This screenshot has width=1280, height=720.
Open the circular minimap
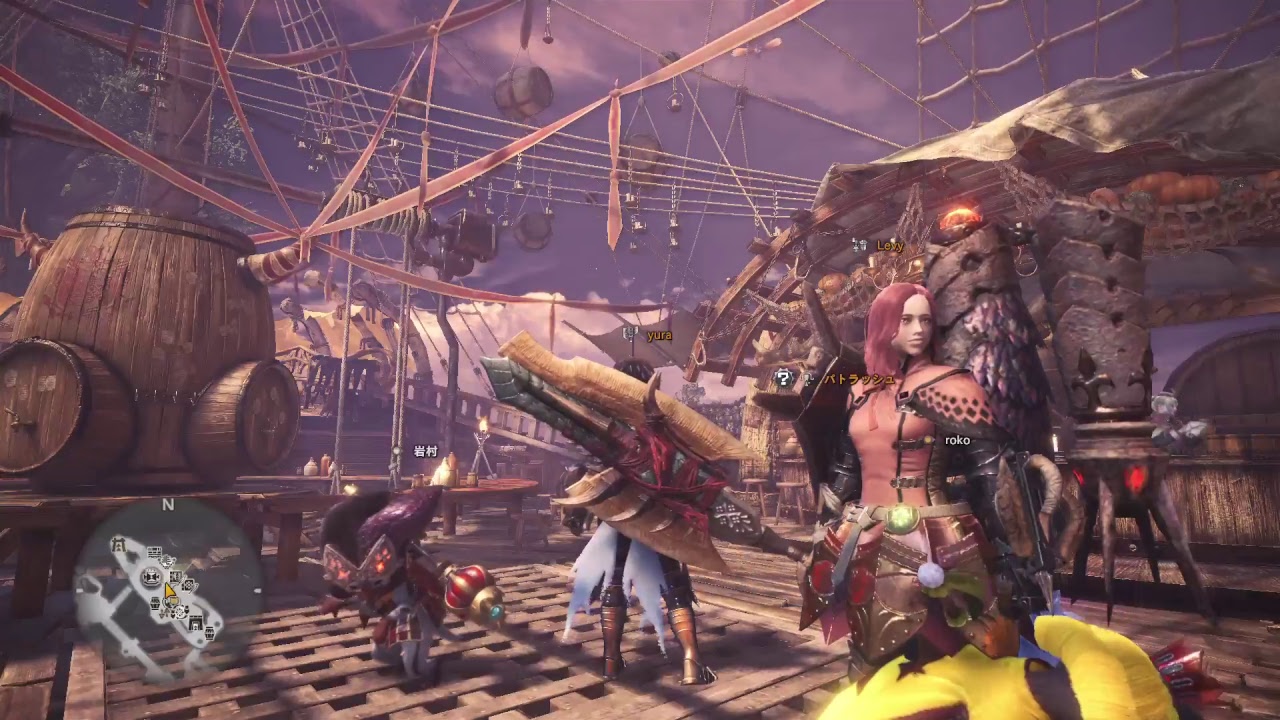click(168, 585)
